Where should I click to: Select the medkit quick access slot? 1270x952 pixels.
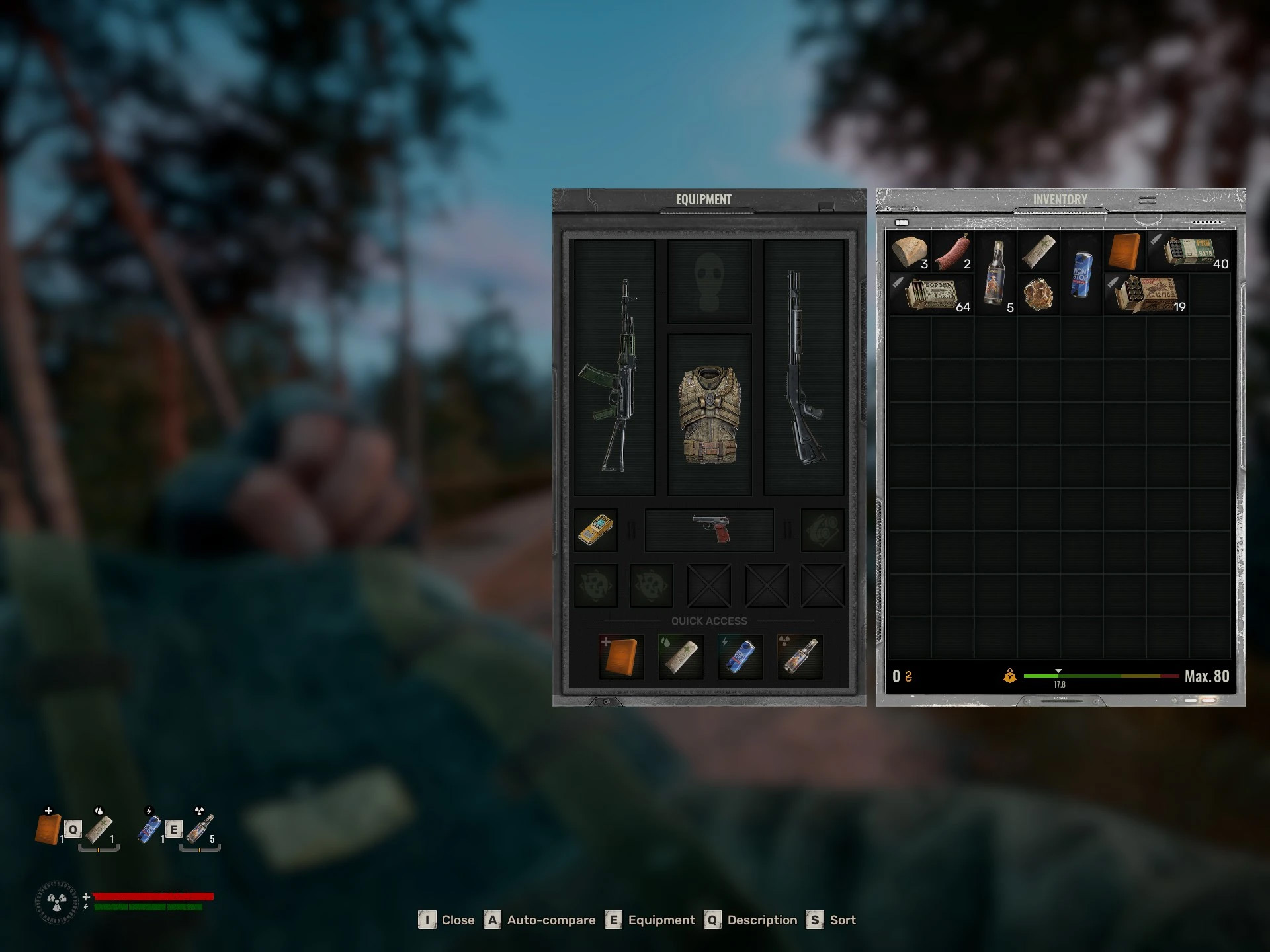coord(621,656)
